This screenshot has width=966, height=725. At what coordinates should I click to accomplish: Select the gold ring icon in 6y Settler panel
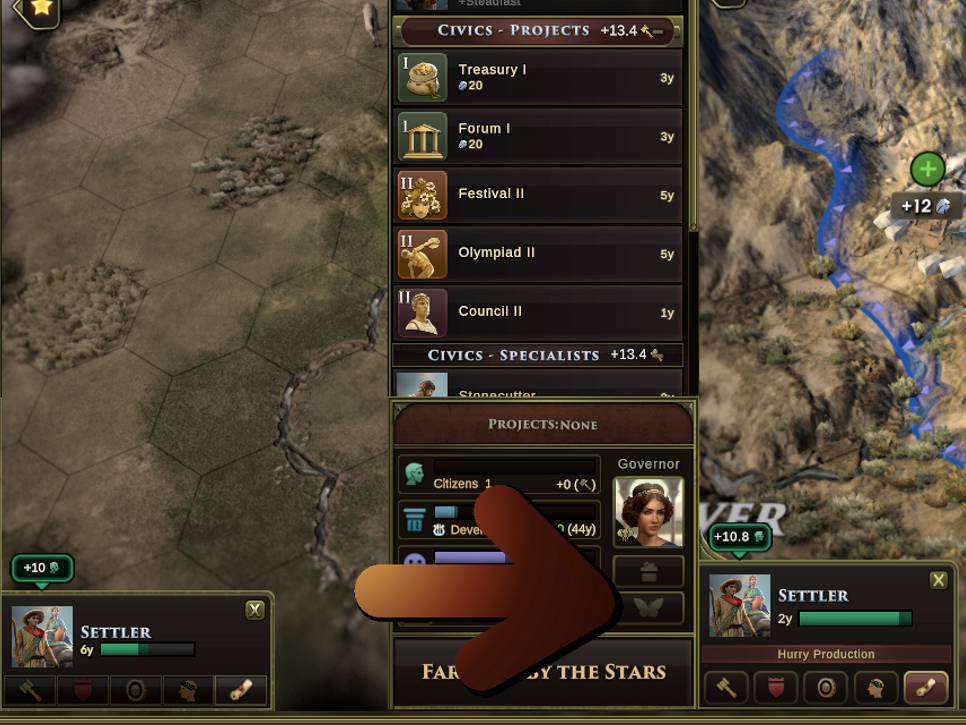click(135, 690)
